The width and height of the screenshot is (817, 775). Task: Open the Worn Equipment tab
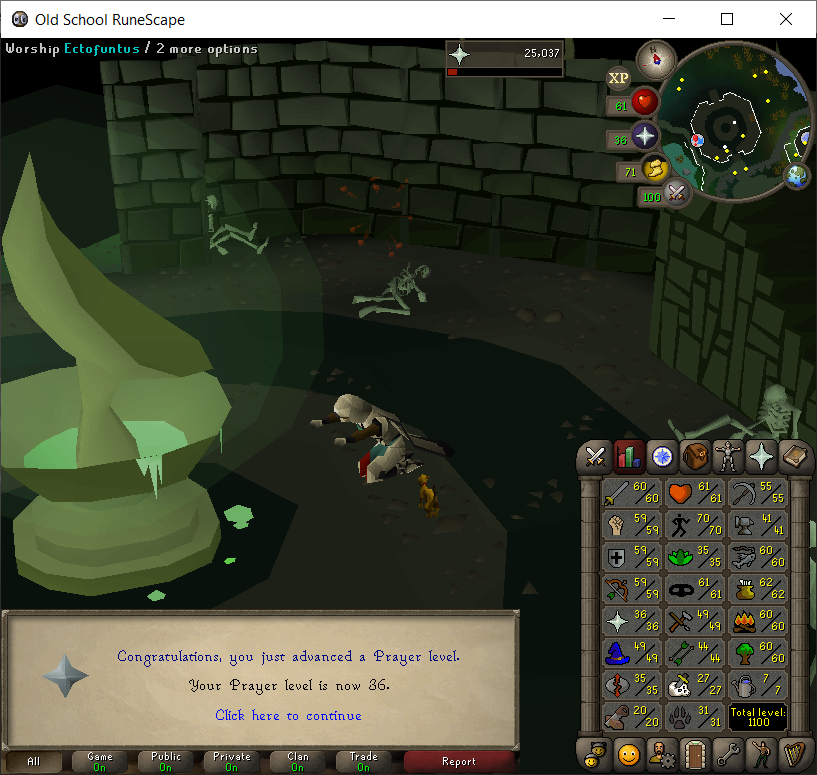pyautogui.click(x=728, y=457)
